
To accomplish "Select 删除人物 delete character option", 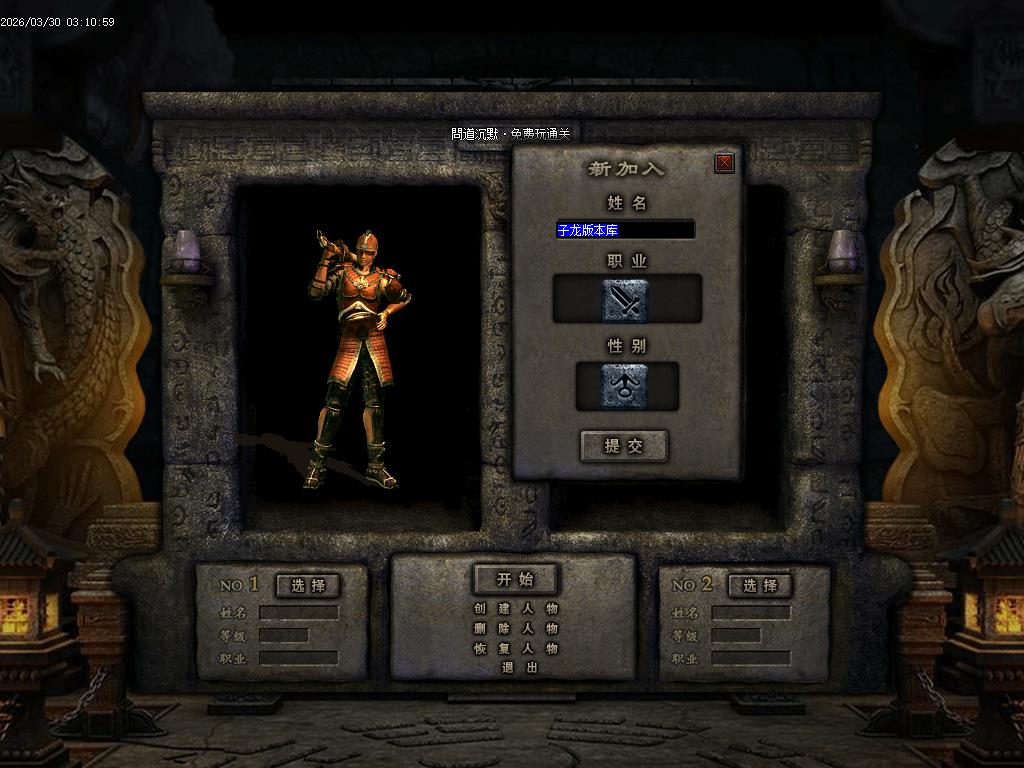I will (515, 628).
